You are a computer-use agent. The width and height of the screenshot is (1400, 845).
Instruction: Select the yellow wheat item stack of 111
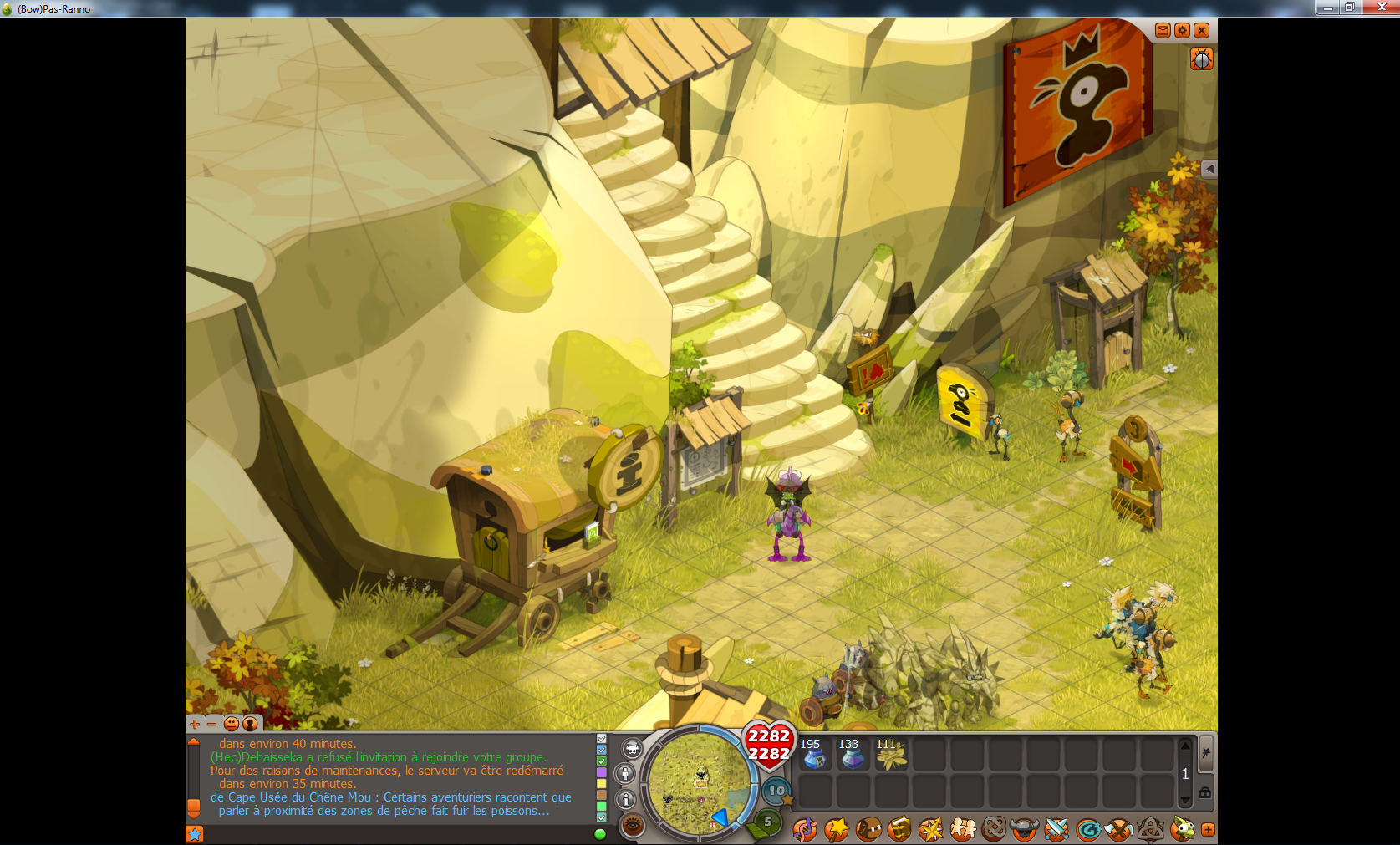click(889, 755)
